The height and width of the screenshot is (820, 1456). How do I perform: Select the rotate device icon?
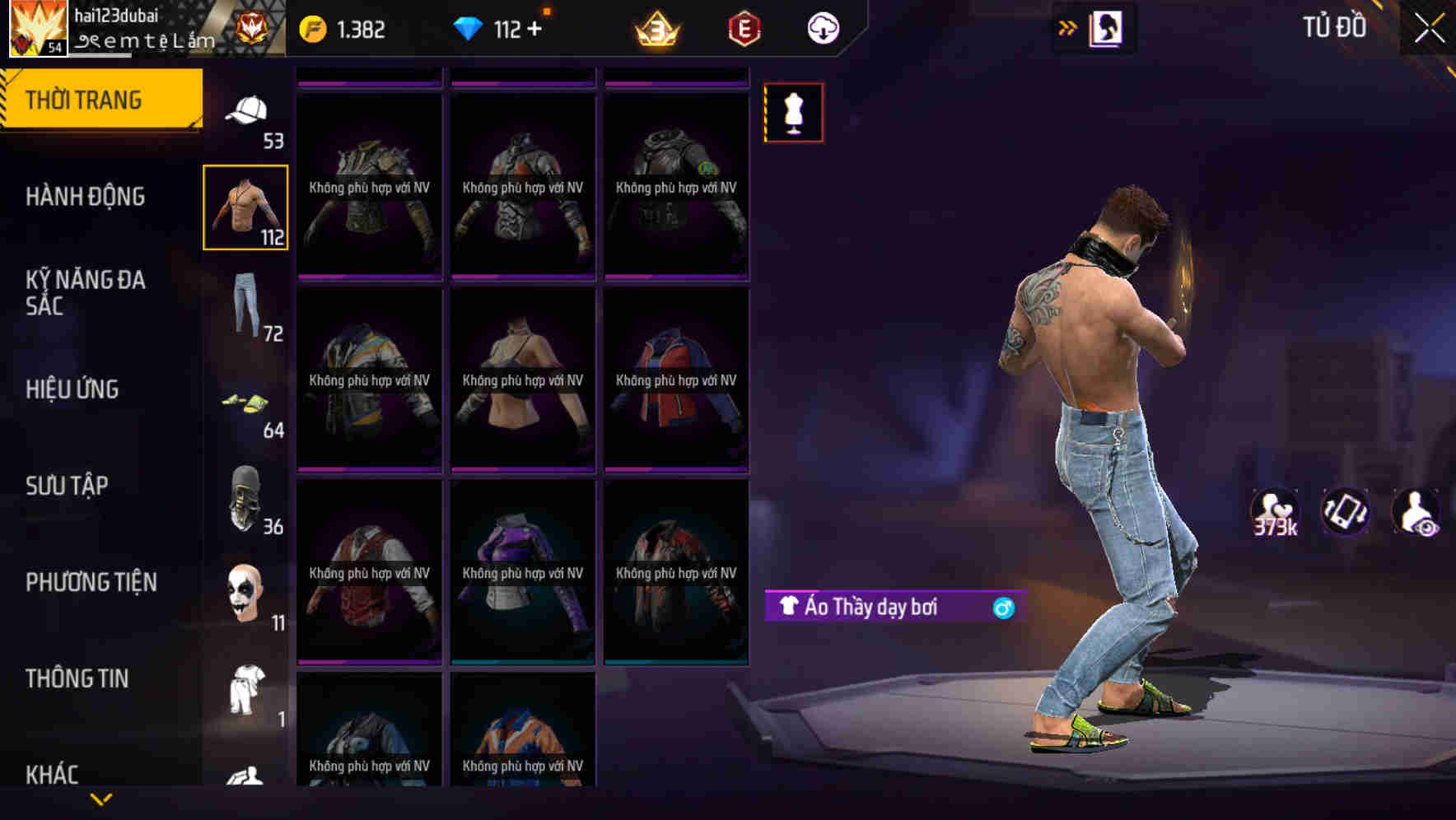1345,513
